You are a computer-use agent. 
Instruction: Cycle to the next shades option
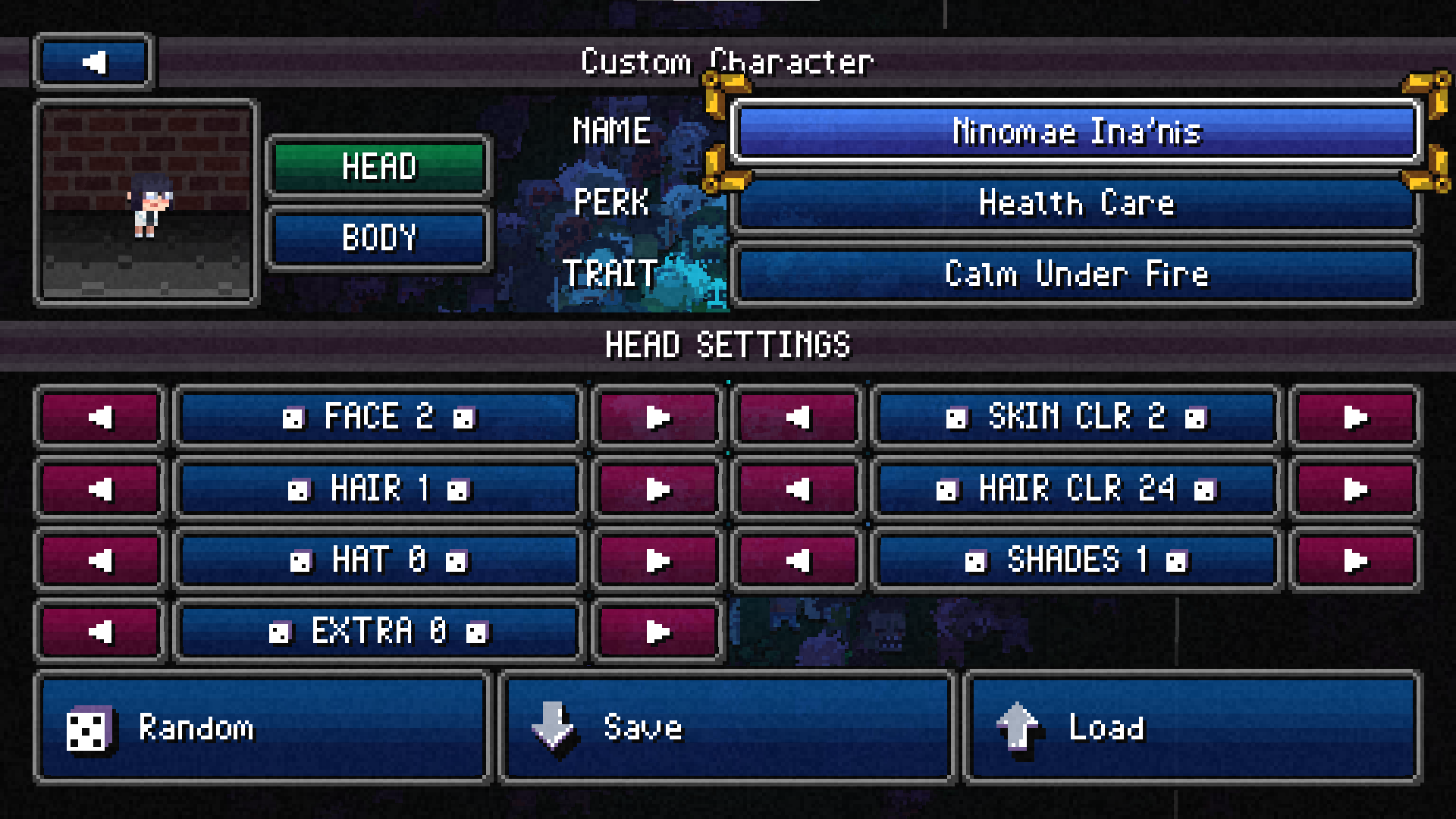[1354, 560]
